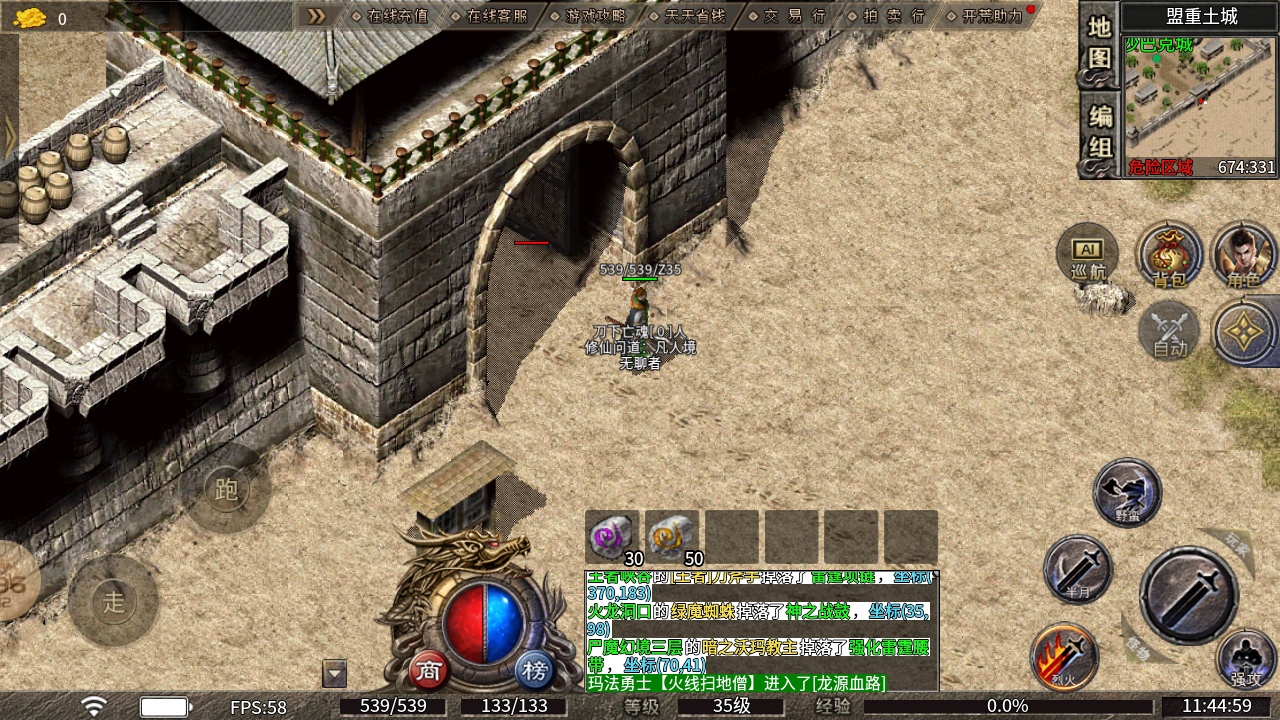Select the 天天省钱 menu entry
Screen dimensions: 1280x720
pos(688,16)
